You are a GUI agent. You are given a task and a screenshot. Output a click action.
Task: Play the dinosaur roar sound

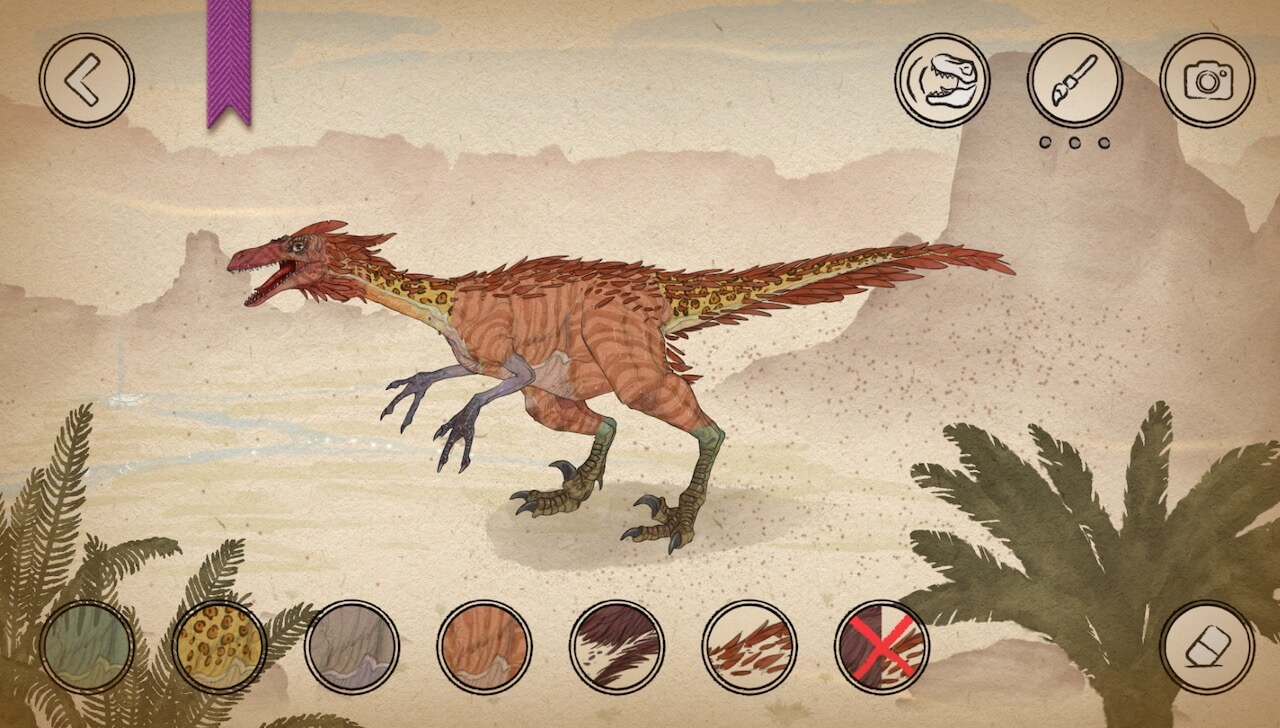click(x=942, y=81)
